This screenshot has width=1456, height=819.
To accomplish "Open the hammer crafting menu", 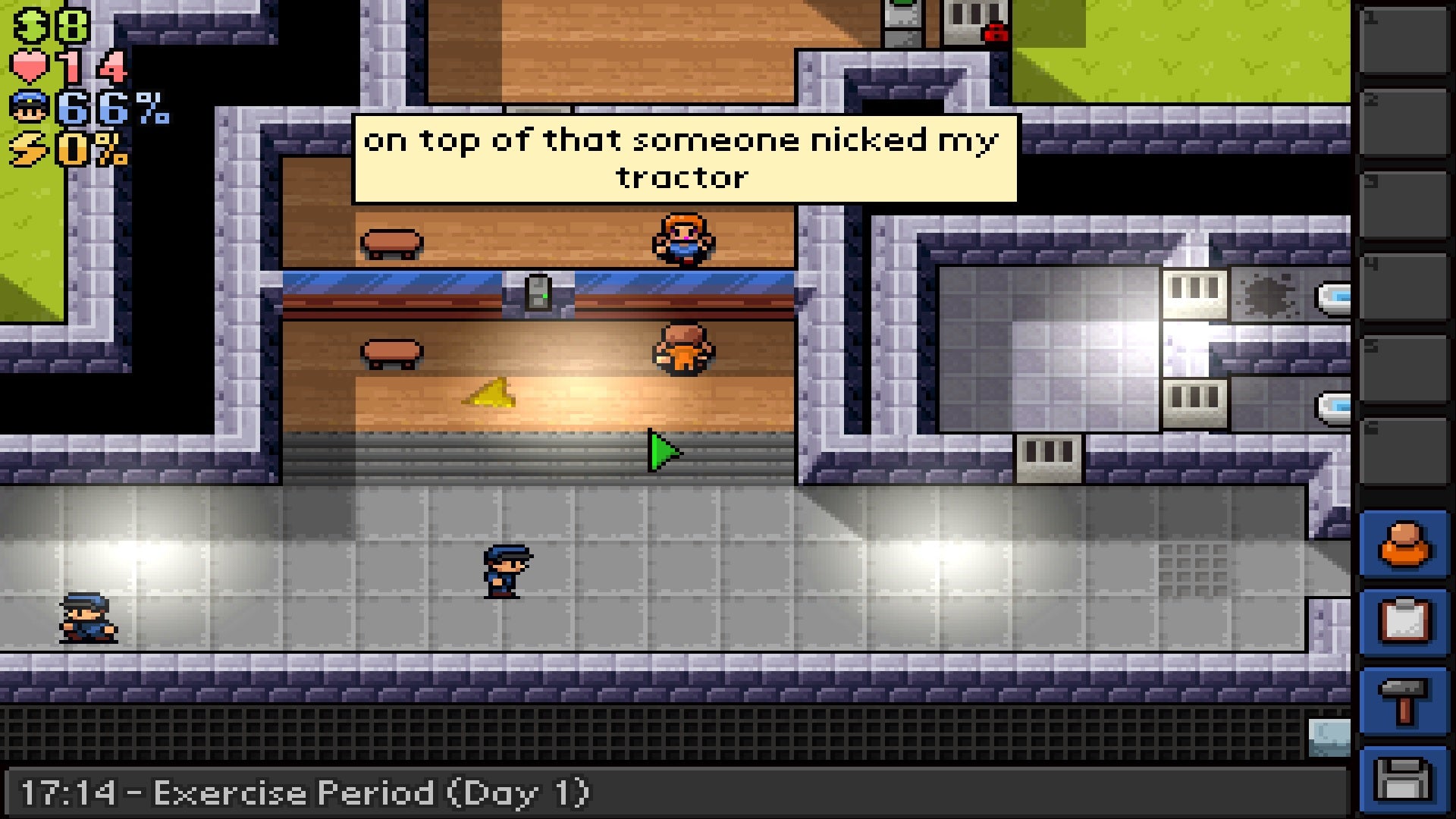I will click(x=1404, y=702).
